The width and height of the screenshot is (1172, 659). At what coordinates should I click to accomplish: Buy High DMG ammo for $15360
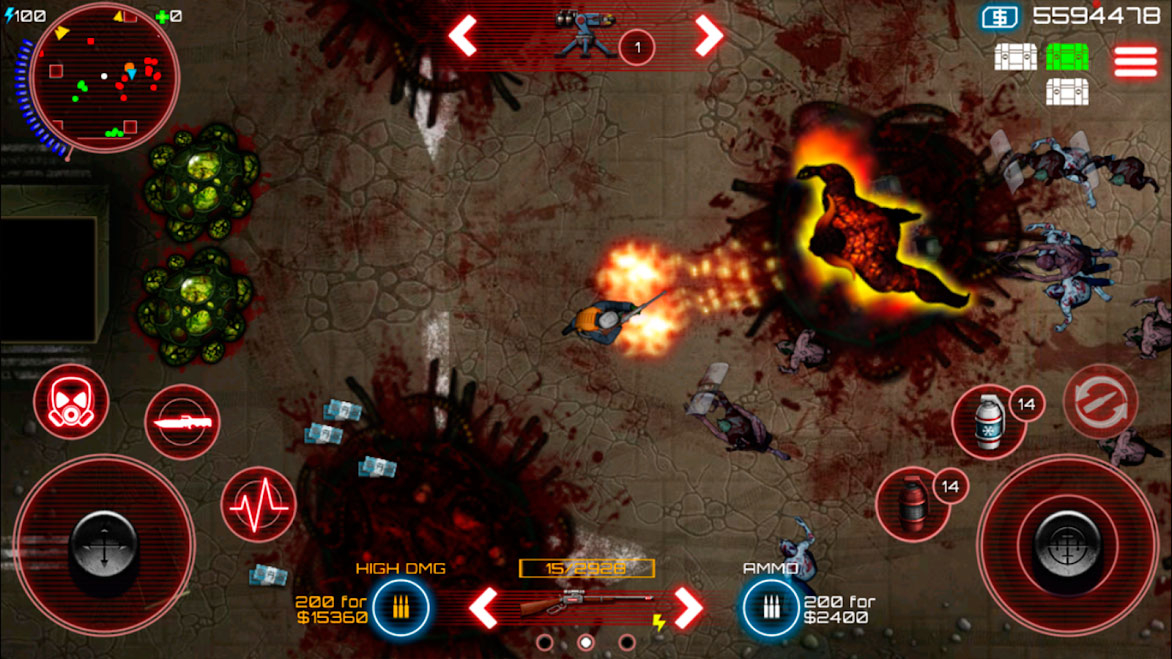401,607
